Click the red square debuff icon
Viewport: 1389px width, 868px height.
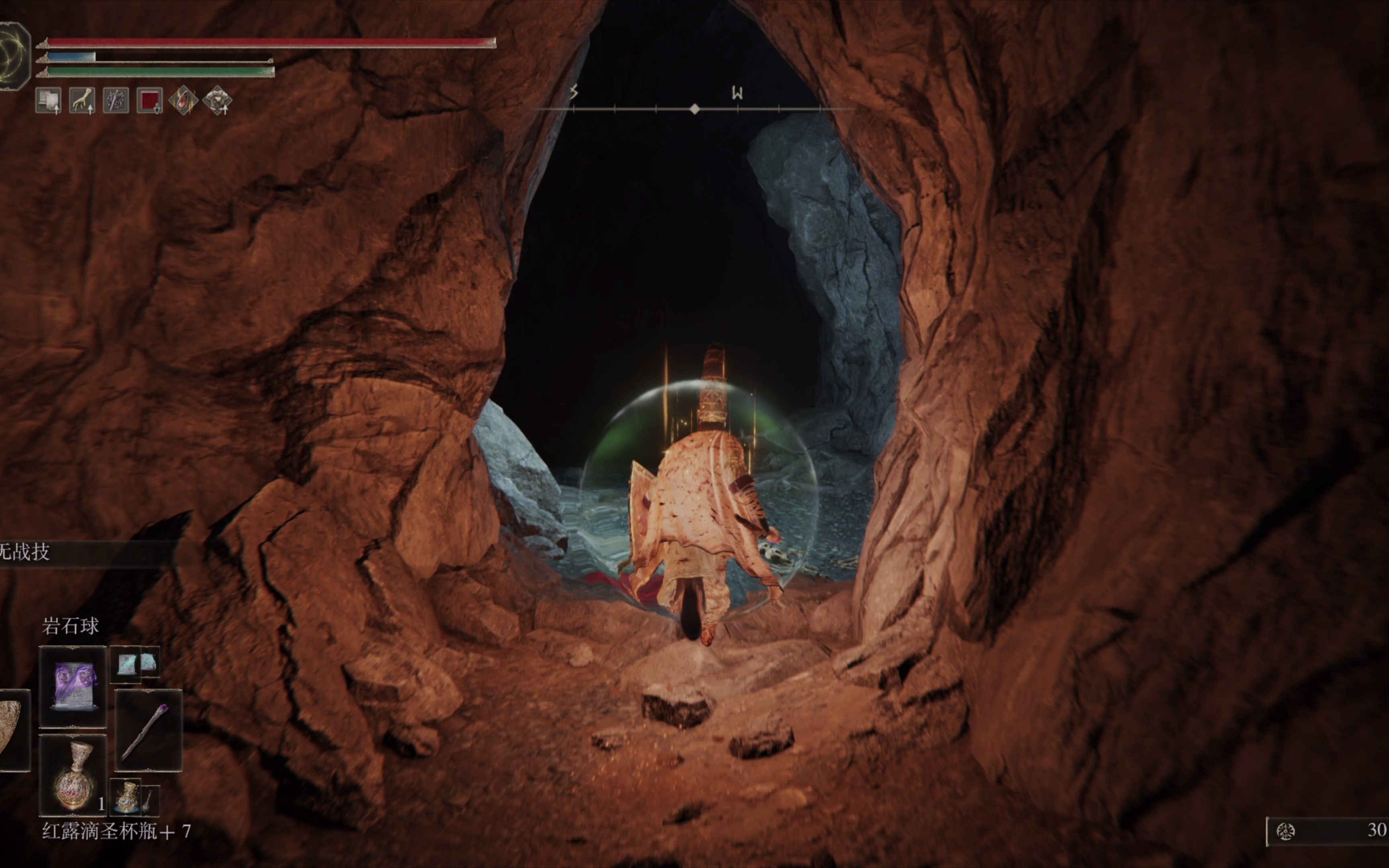pyautogui.click(x=150, y=100)
